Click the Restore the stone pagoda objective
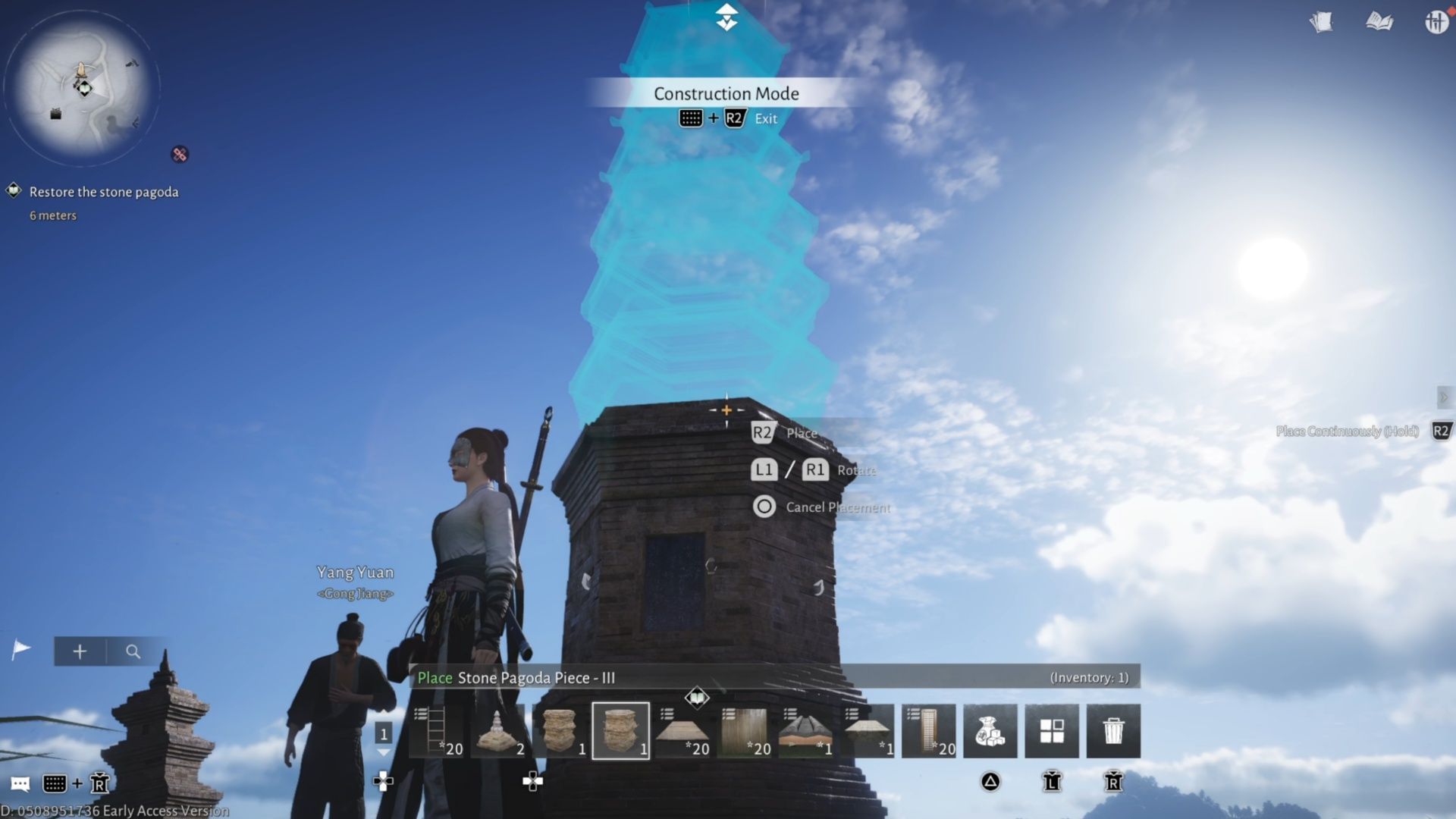 (x=104, y=192)
